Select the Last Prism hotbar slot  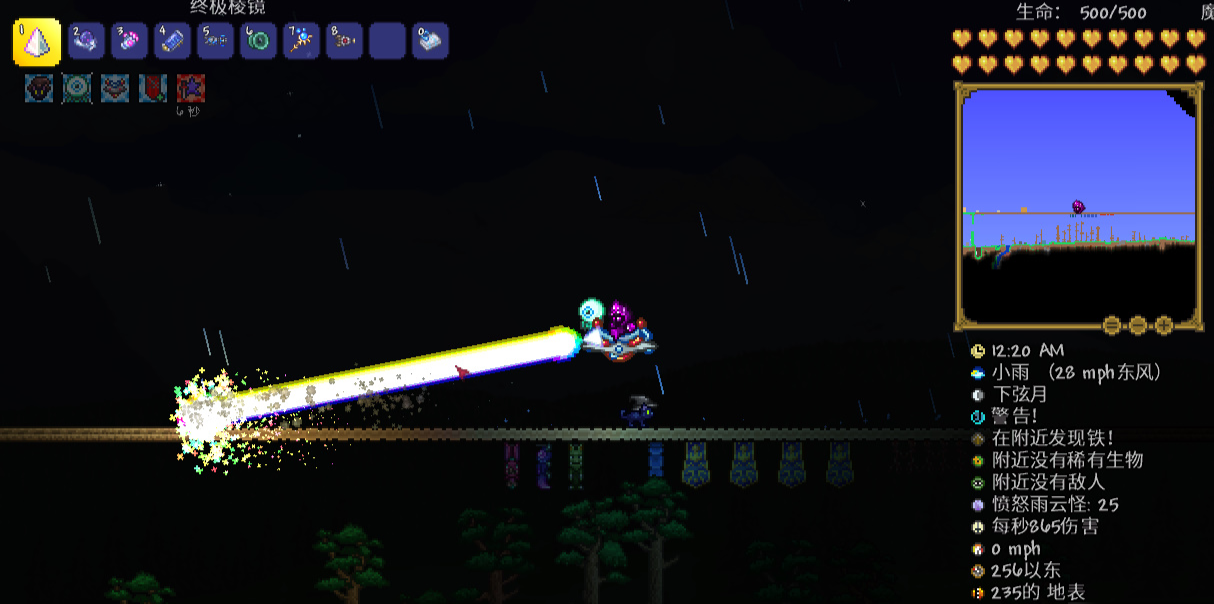37,42
